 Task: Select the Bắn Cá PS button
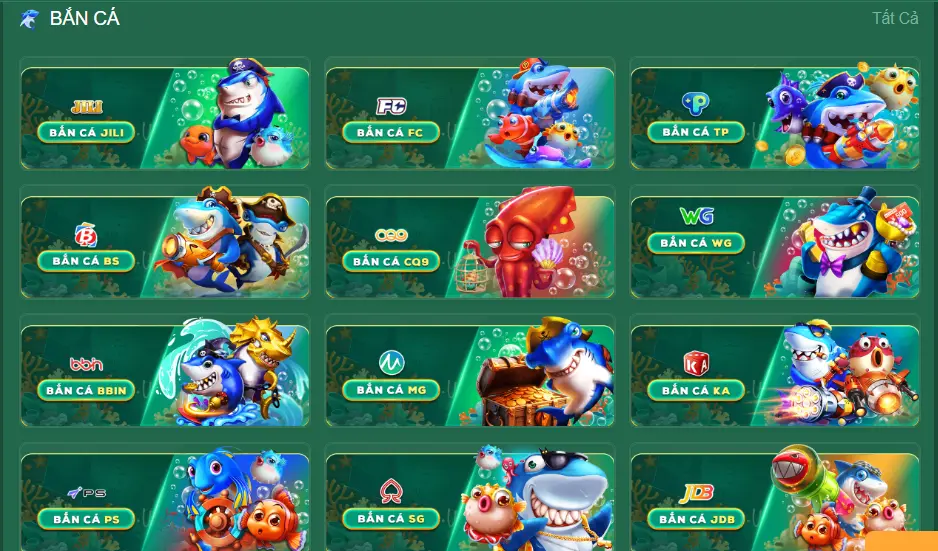point(86,519)
